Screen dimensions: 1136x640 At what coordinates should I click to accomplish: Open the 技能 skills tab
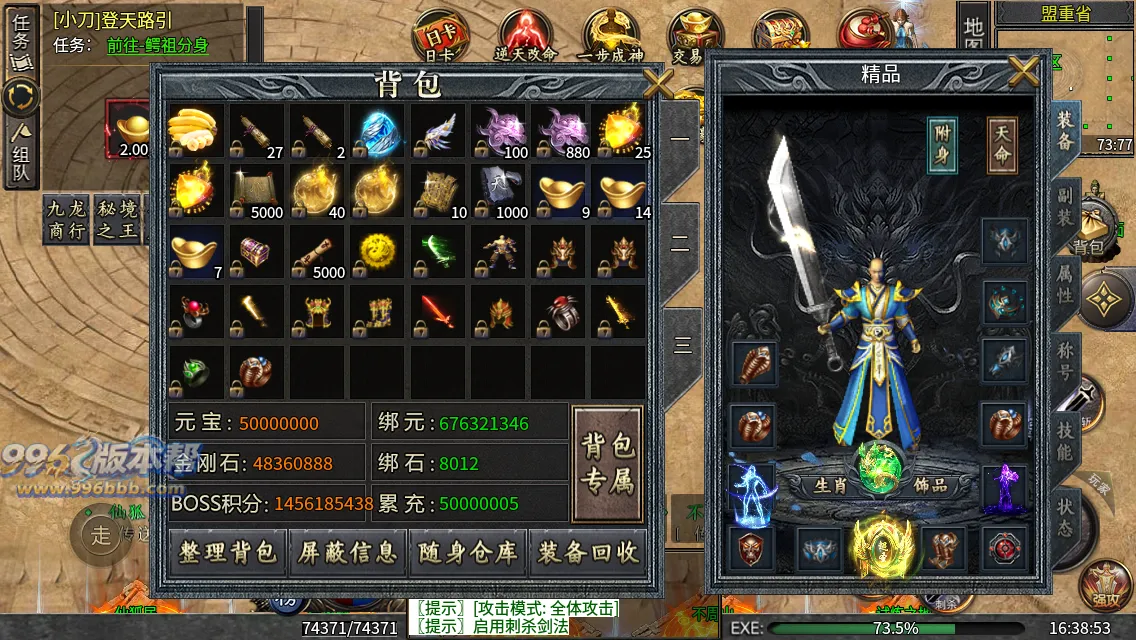(1065, 436)
